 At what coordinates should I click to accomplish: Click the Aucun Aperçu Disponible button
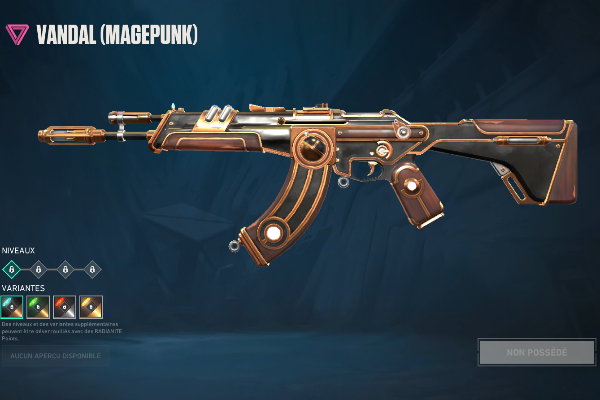click(55, 355)
